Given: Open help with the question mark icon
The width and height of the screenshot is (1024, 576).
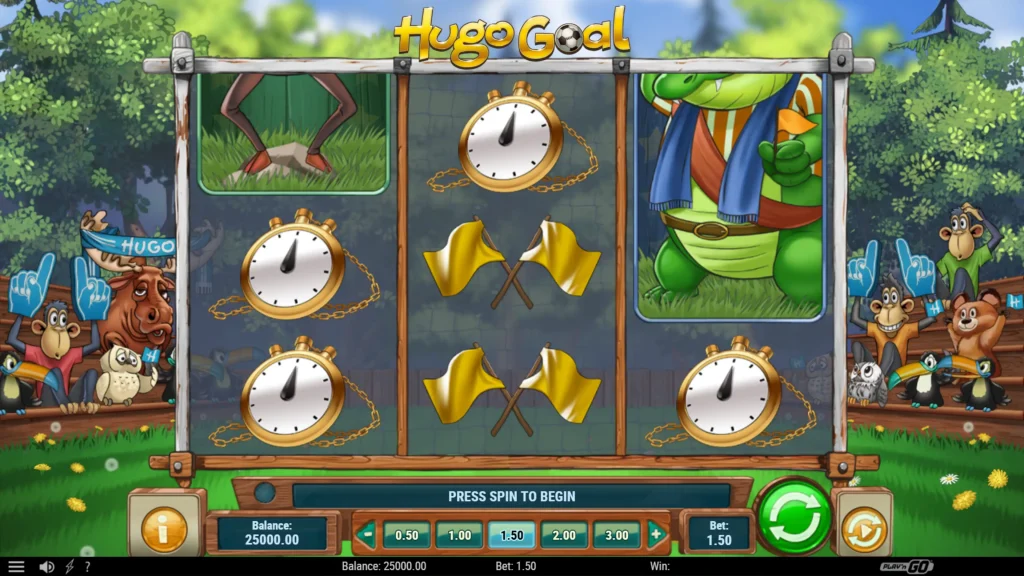Looking at the screenshot, I should pyautogui.click(x=87, y=567).
